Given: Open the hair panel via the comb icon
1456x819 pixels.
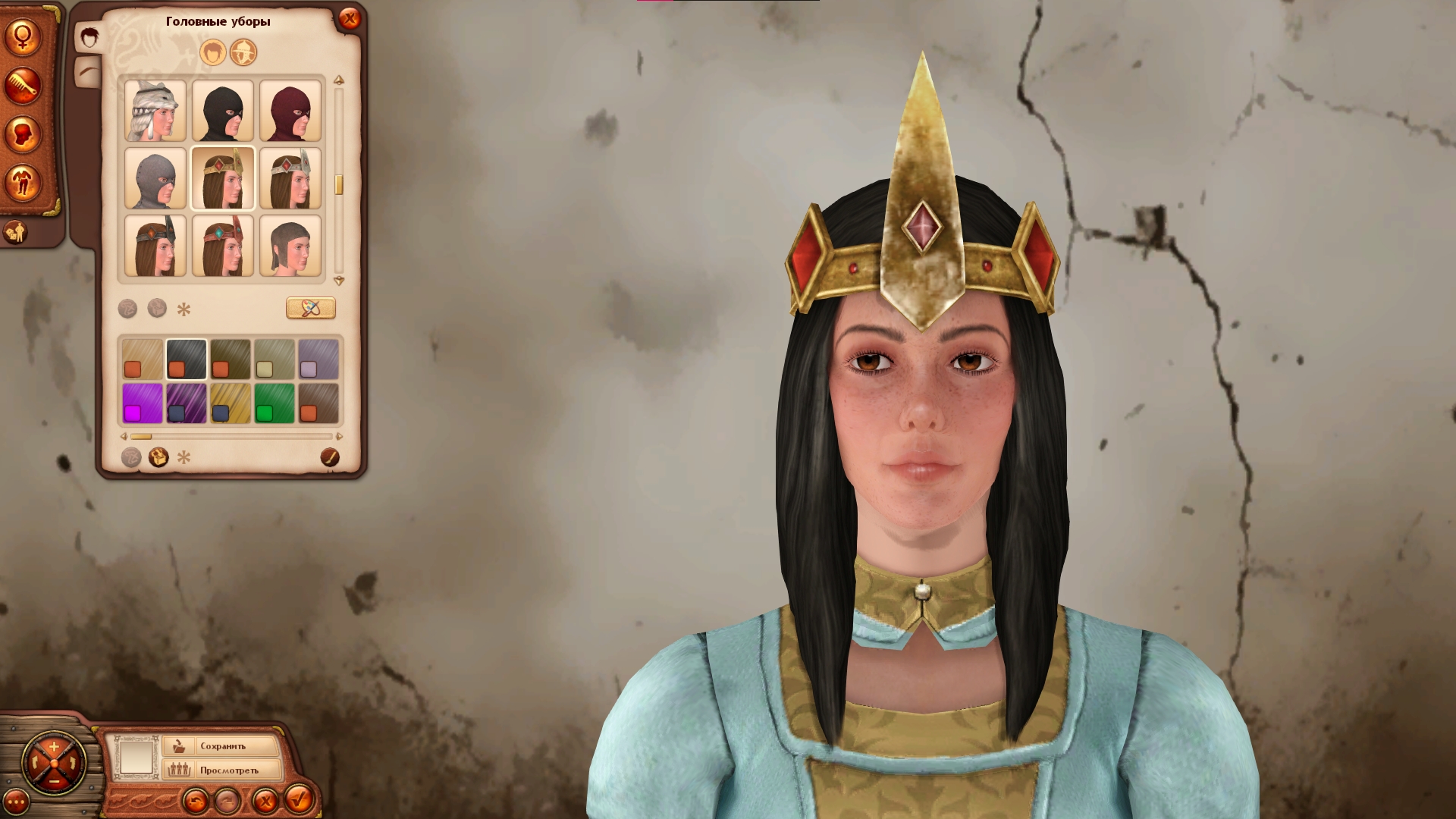Looking at the screenshot, I should (x=21, y=84).
